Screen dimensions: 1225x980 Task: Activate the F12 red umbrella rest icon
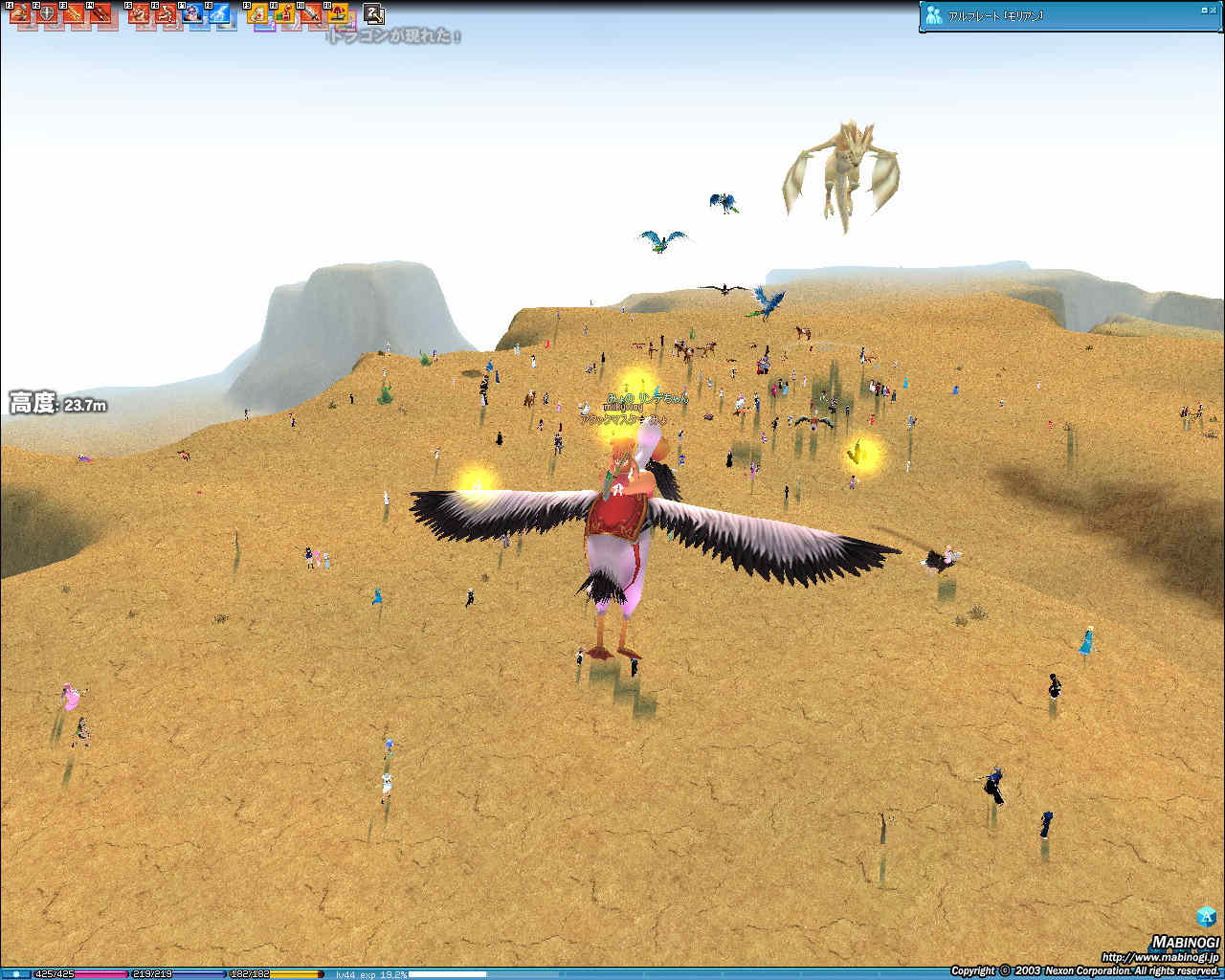click(x=337, y=13)
